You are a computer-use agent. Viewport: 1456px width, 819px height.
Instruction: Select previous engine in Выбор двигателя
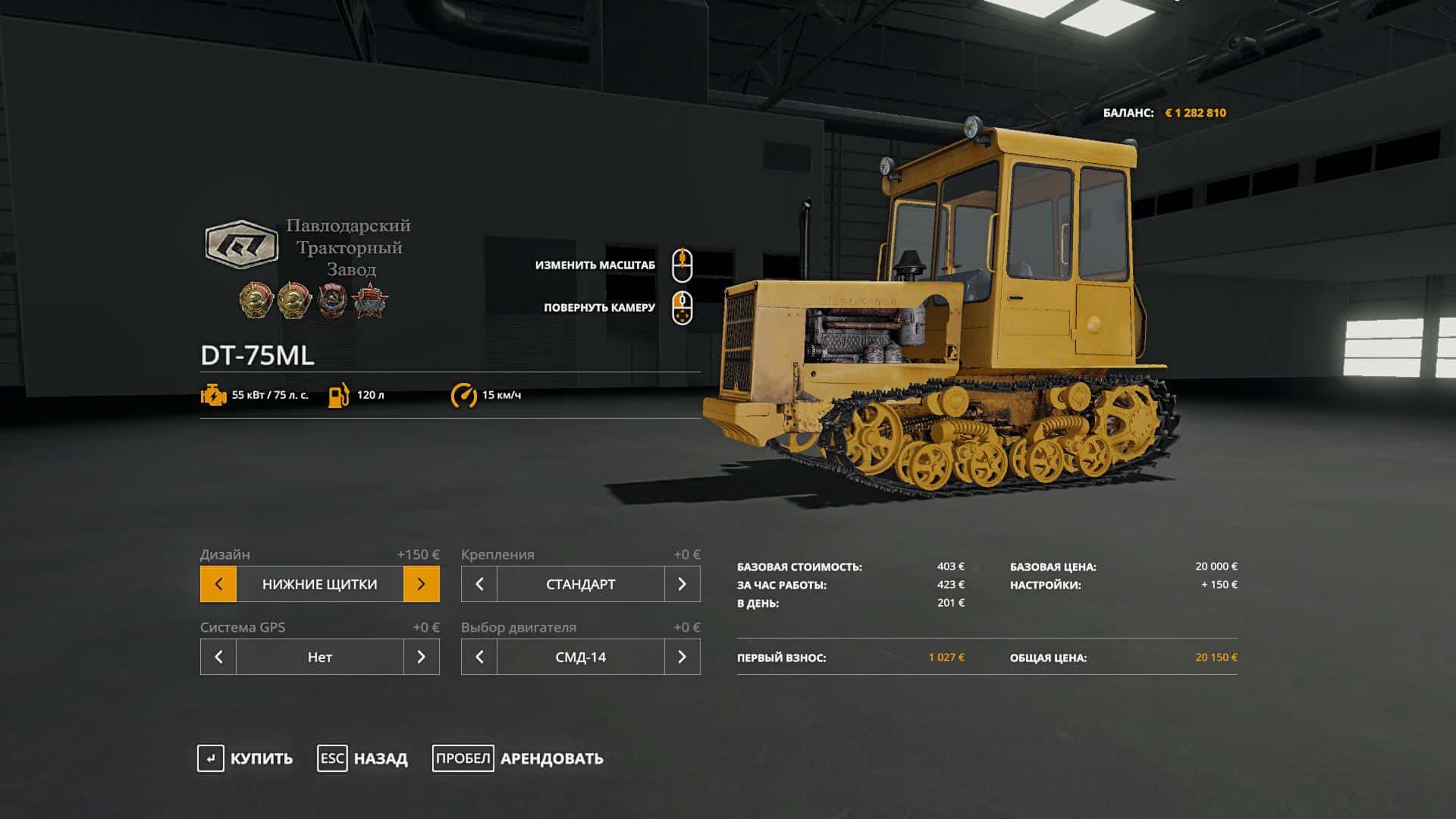479,657
